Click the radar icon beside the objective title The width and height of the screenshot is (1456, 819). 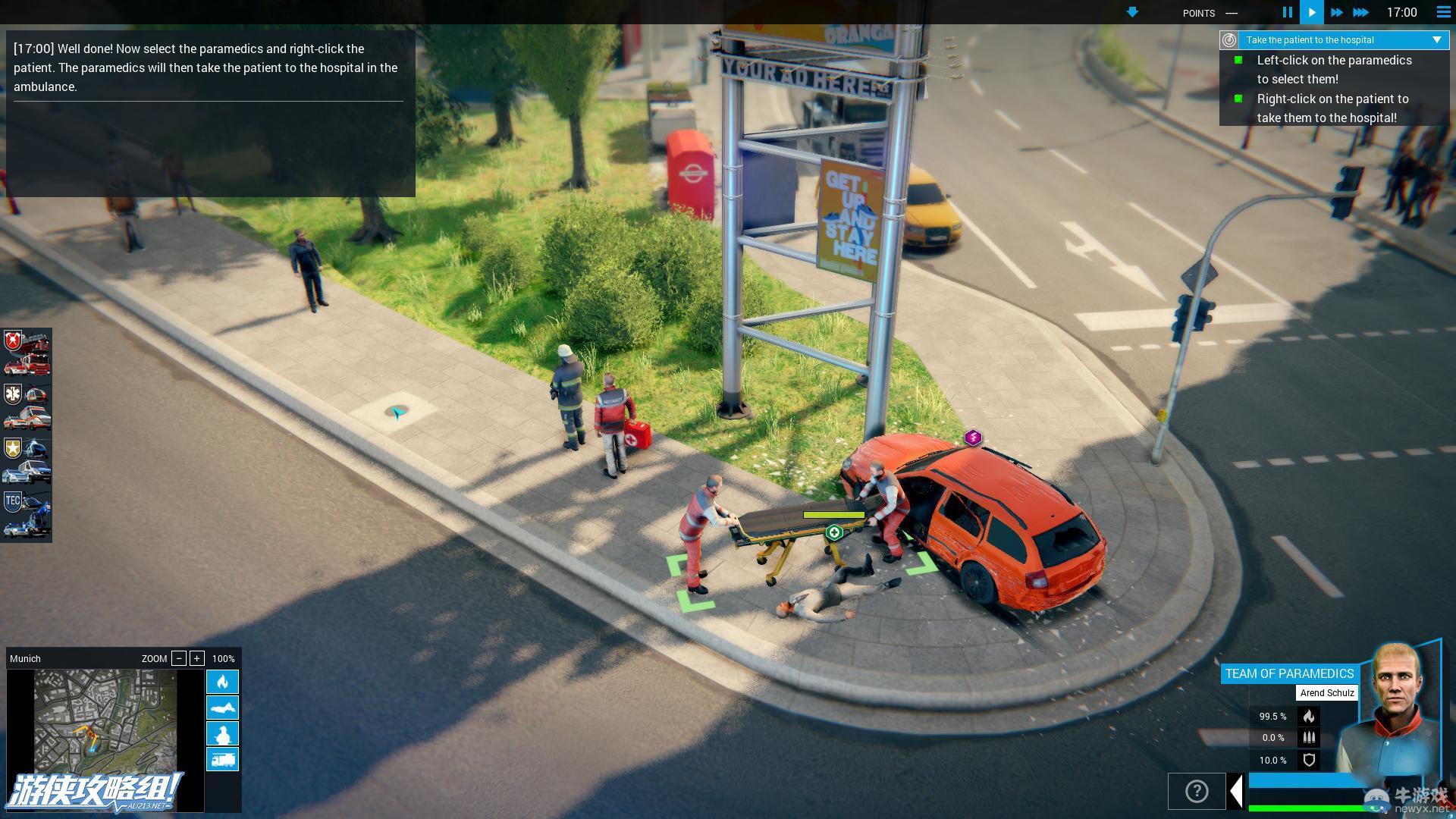click(x=1229, y=40)
